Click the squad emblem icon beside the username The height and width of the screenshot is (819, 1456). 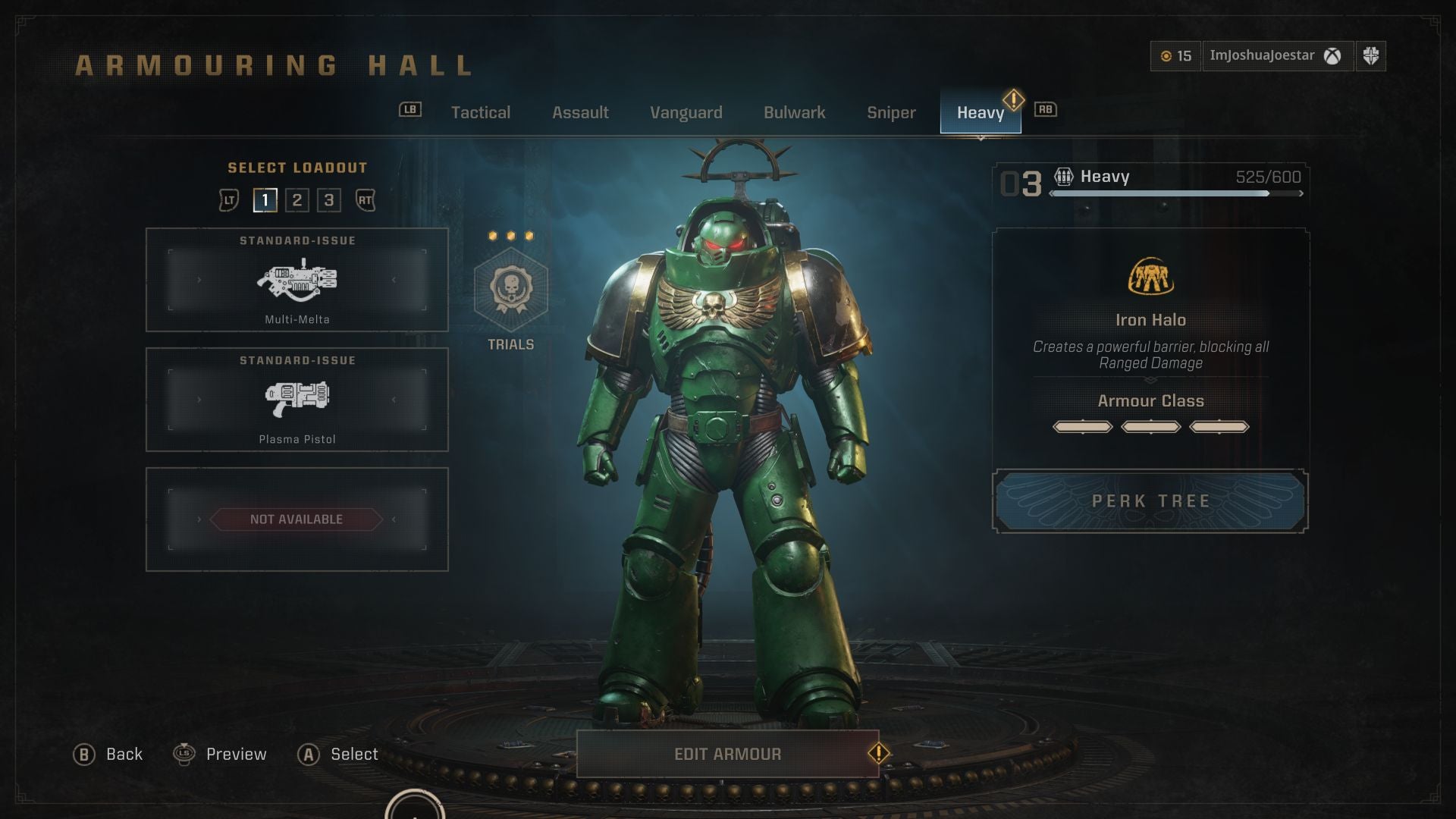point(1370,56)
